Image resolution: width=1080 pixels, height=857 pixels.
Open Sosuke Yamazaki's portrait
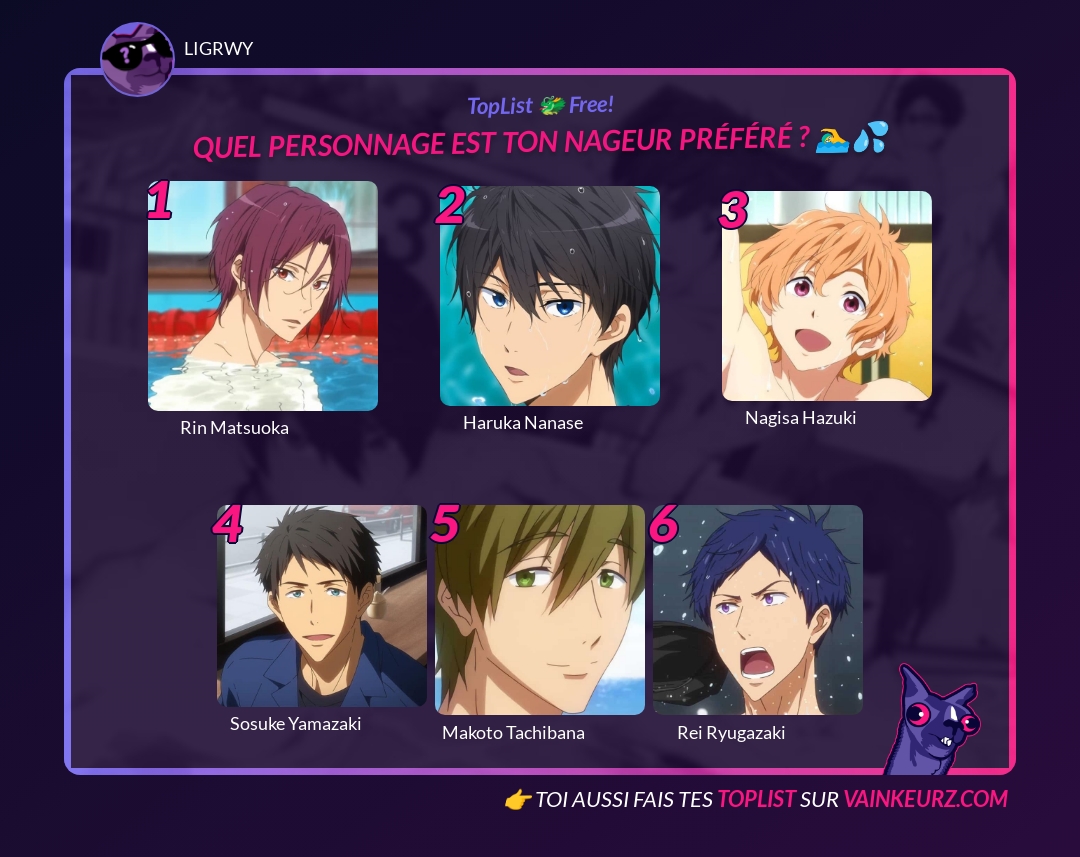pos(322,606)
